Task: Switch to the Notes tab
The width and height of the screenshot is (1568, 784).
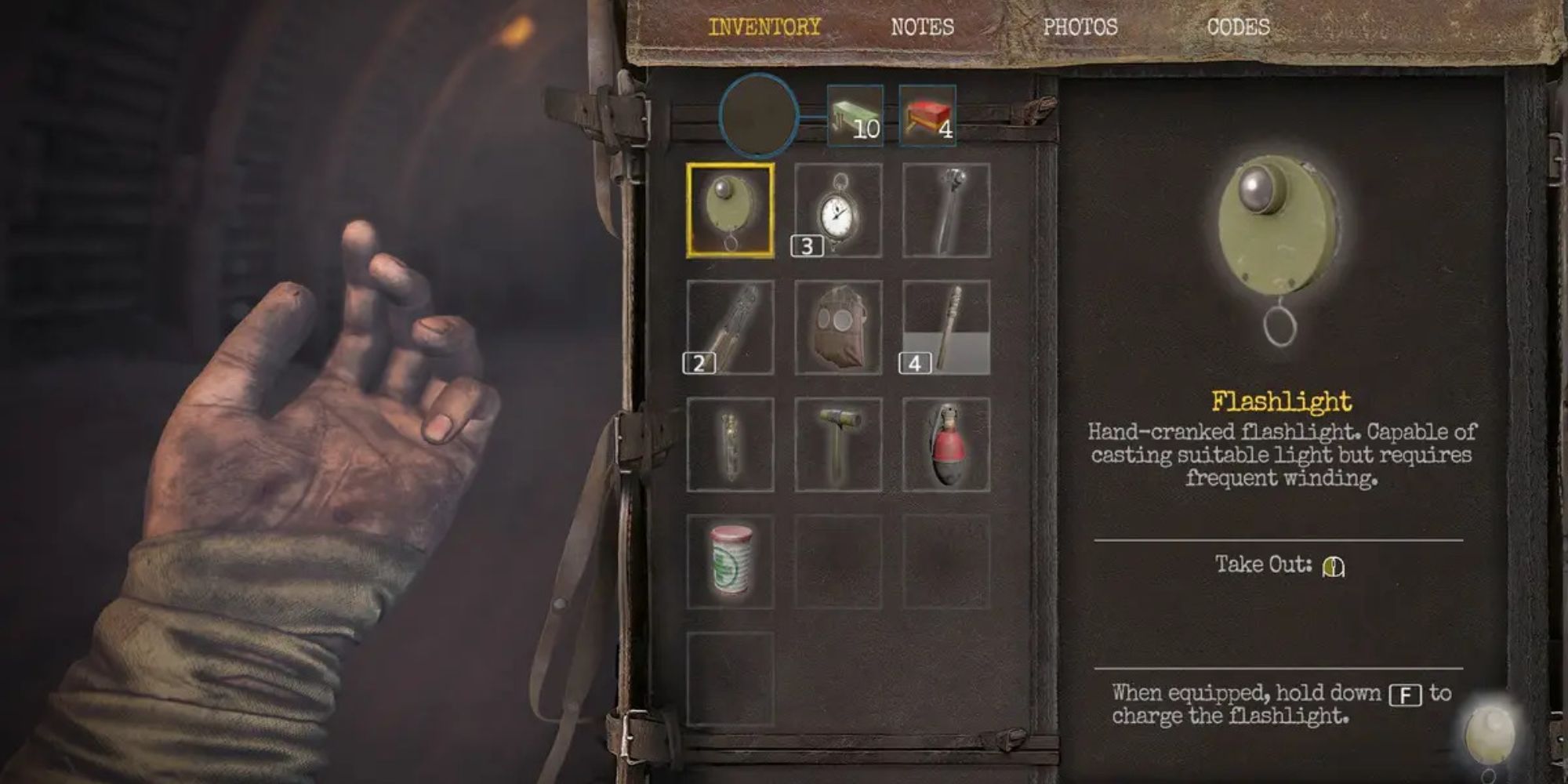Action: [922, 27]
